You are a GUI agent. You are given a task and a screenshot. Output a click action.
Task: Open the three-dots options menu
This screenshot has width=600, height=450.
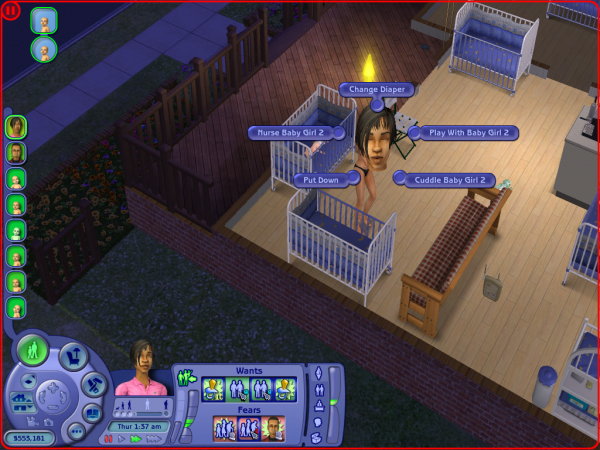coord(77,428)
